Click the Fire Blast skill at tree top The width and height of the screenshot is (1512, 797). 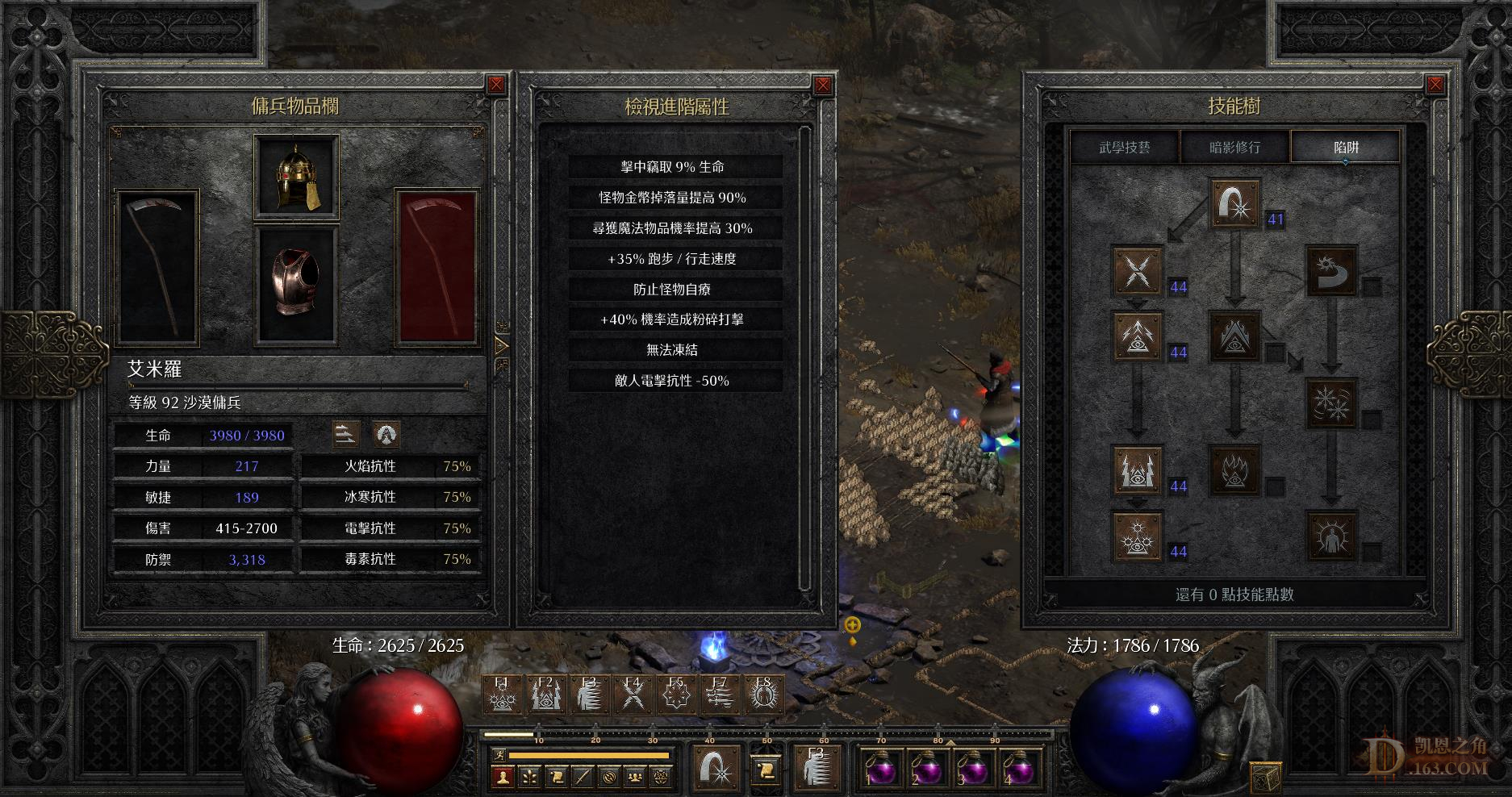click(1234, 204)
